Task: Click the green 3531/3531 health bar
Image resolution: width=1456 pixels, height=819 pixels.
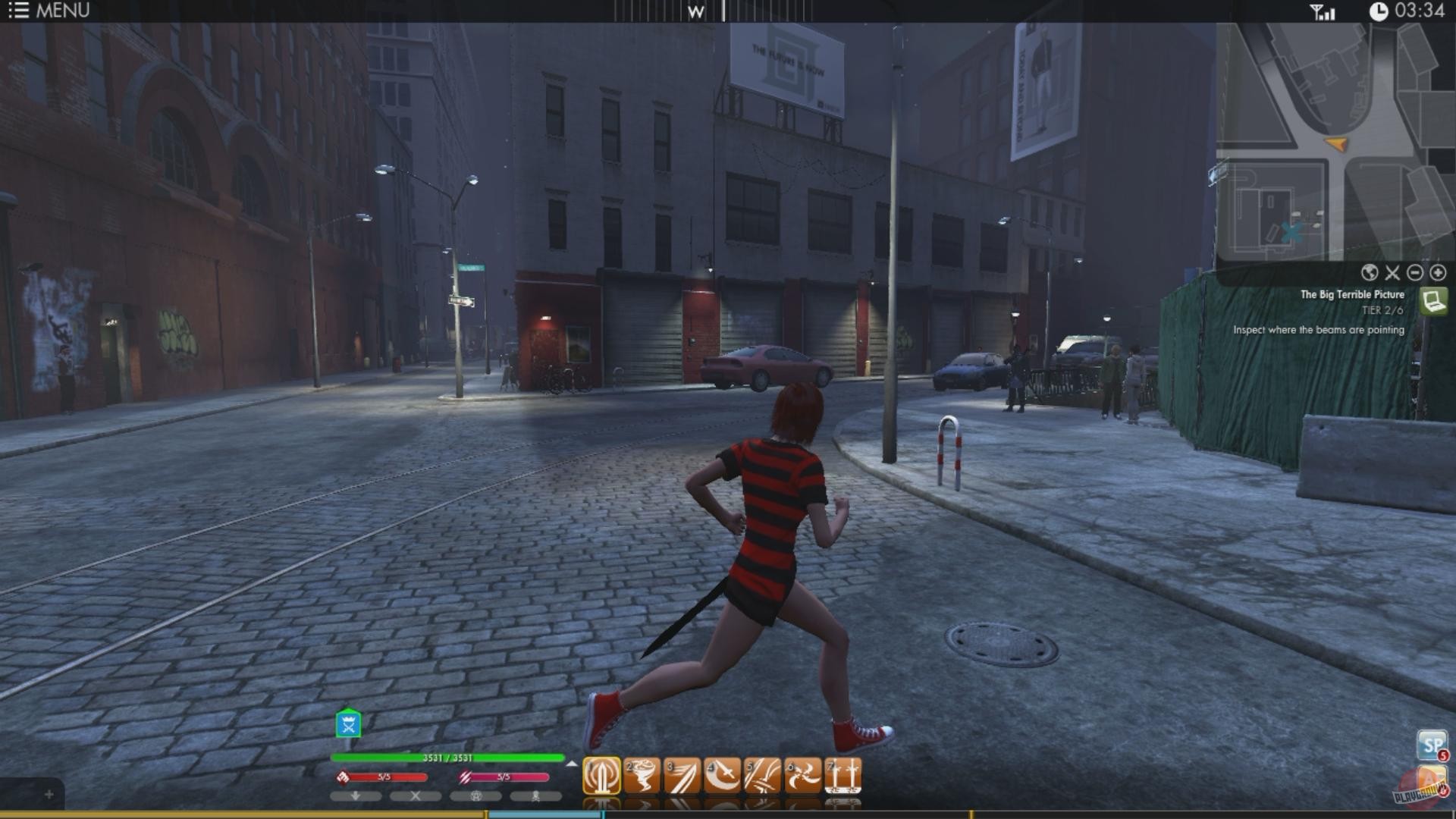Action: [x=446, y=756]
